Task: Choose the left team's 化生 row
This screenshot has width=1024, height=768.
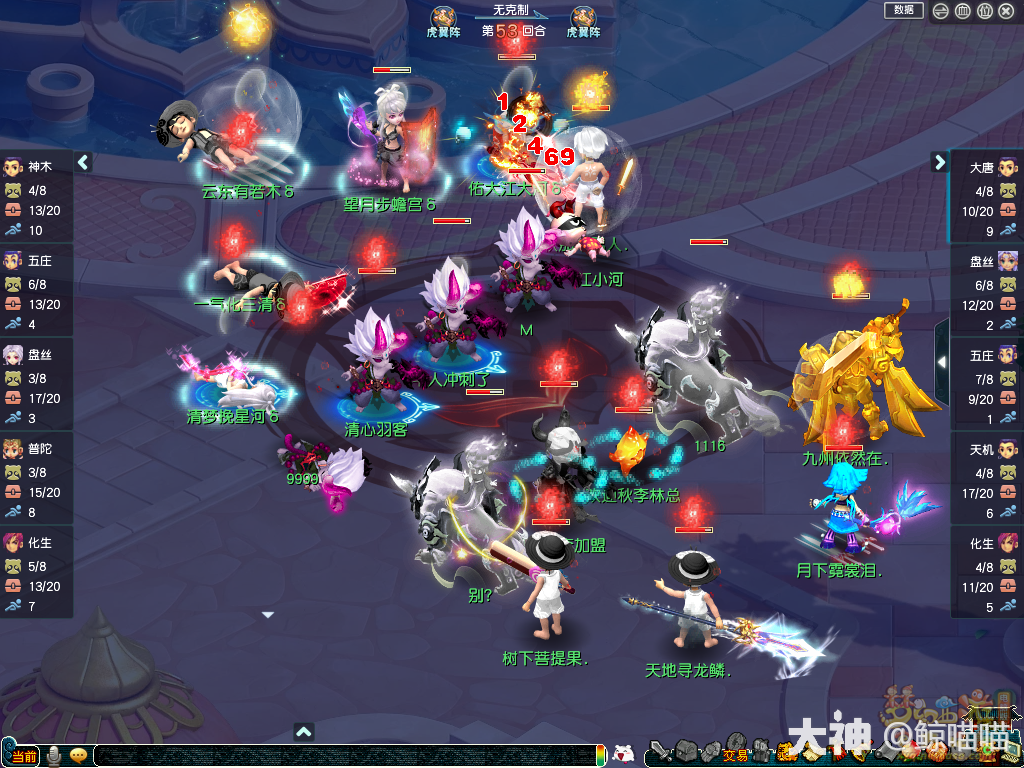Action: pyautogui.click(x=36, y=573)
